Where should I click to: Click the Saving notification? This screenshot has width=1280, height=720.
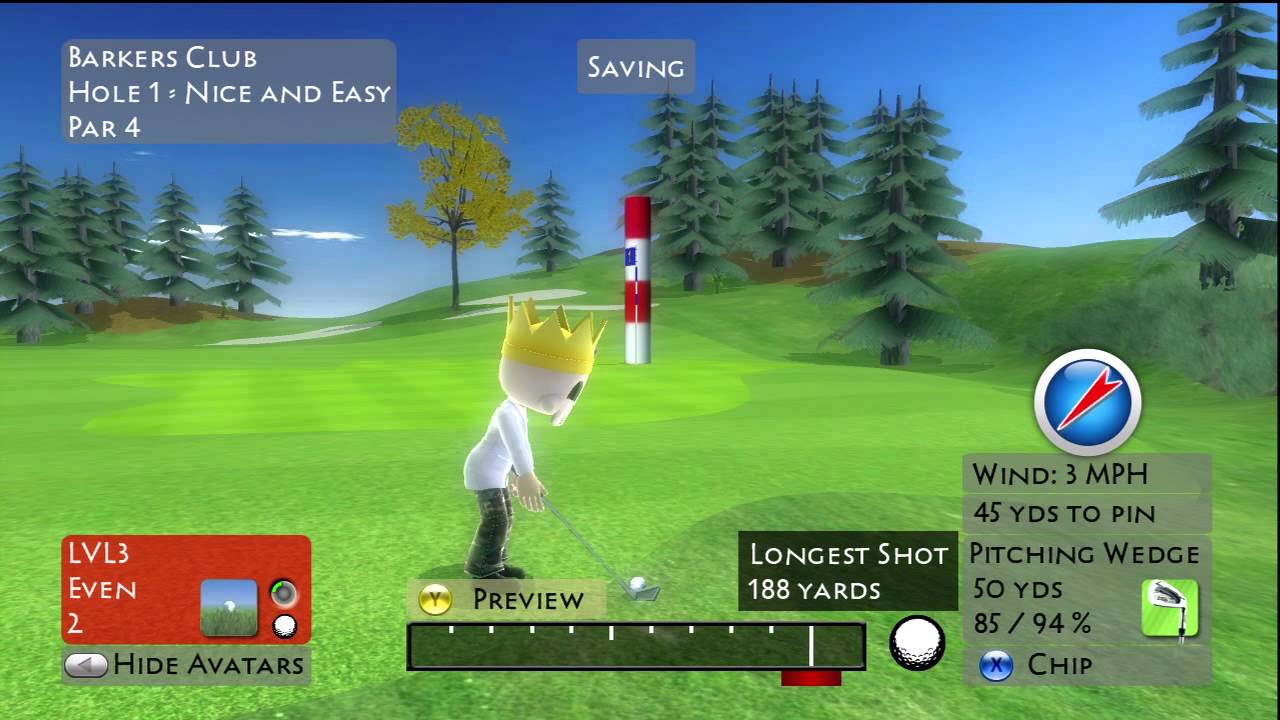pos(635,67)
